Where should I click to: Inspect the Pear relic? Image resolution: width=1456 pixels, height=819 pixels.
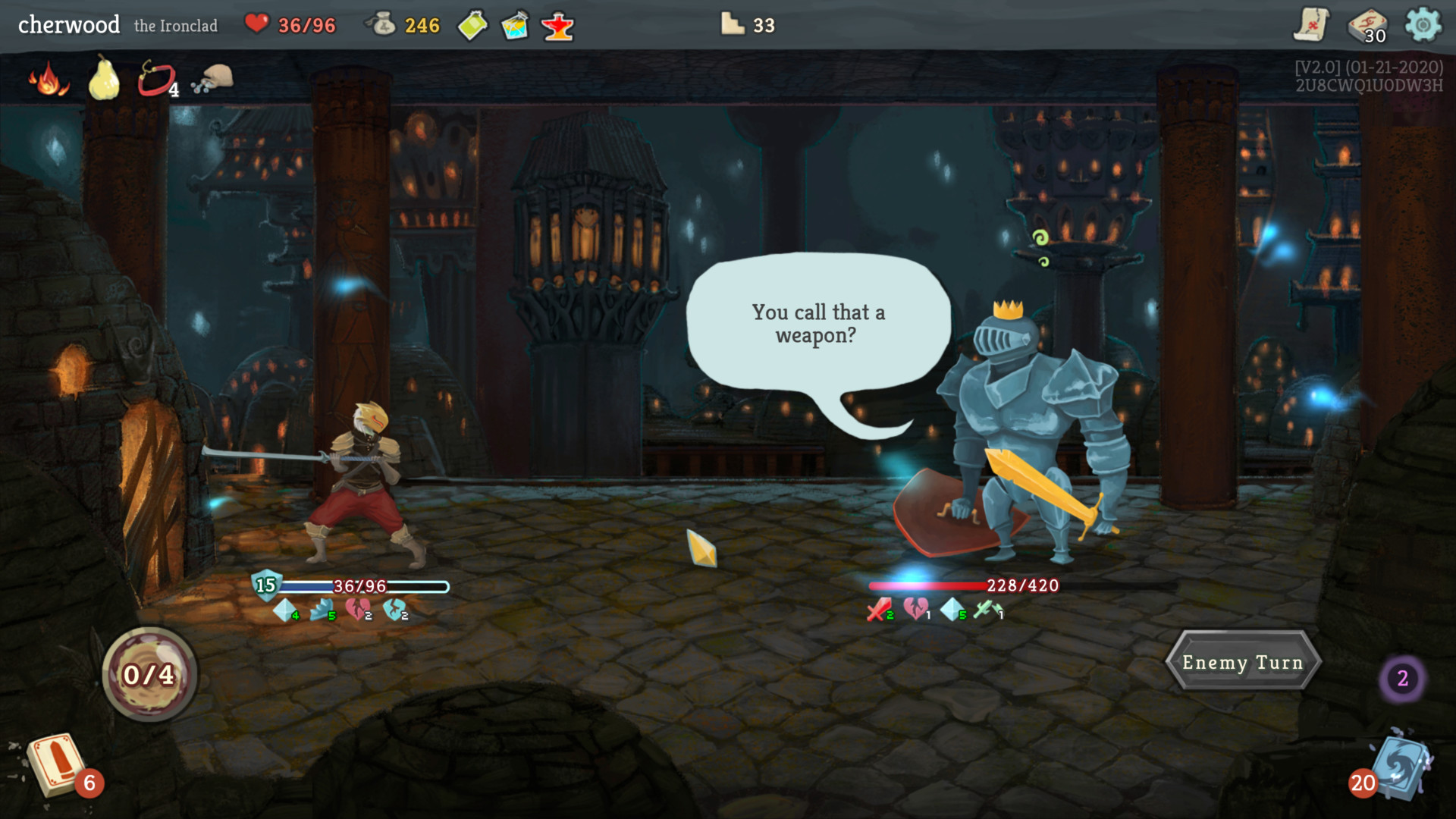pyautogui.click(x=104, y=78)
